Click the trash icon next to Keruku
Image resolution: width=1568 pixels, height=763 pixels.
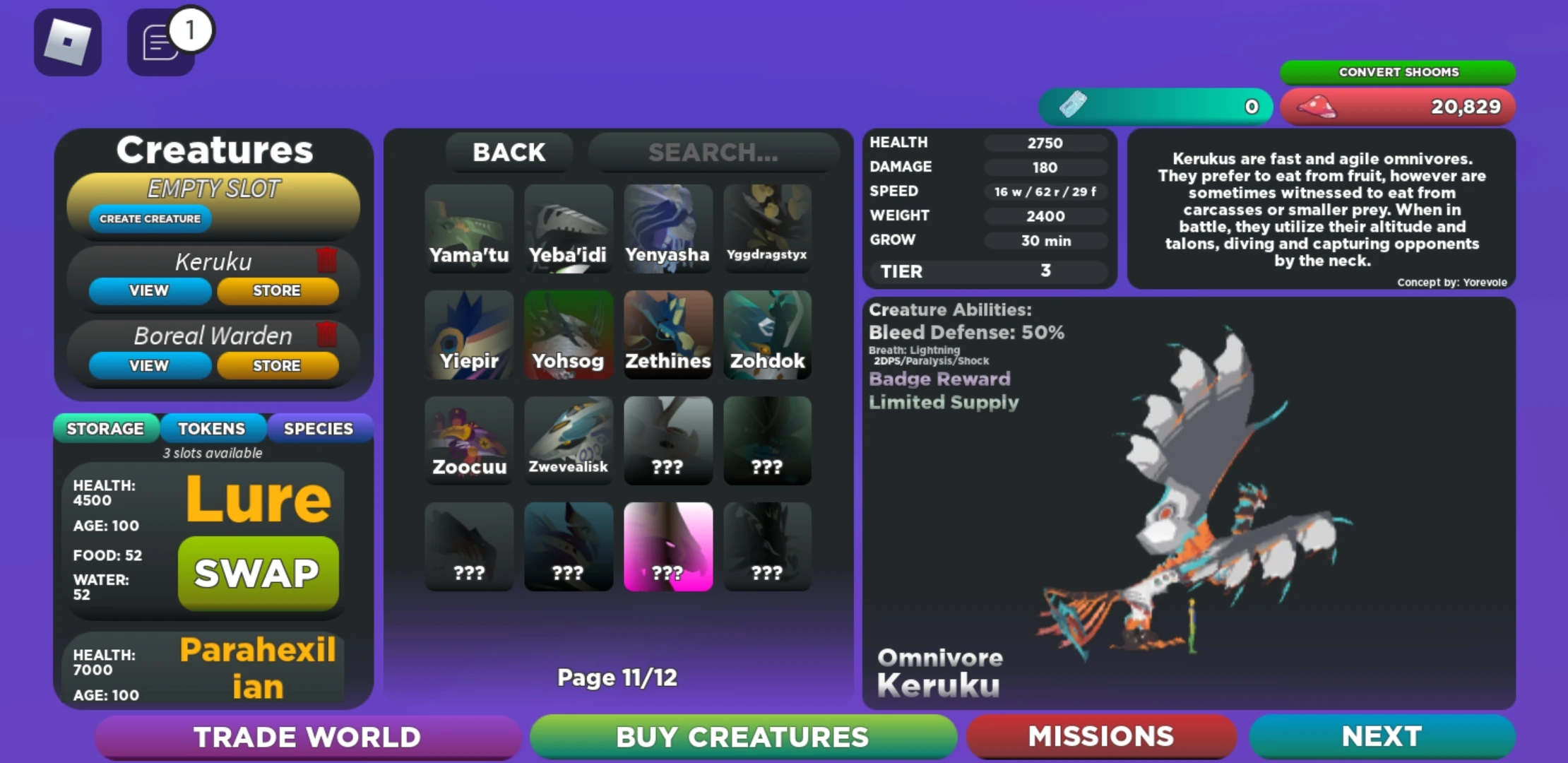326,261
